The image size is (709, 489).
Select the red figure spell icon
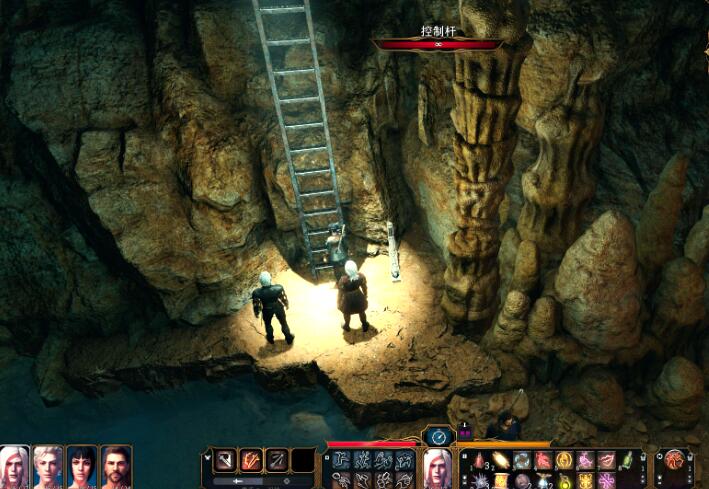(543, 460)
